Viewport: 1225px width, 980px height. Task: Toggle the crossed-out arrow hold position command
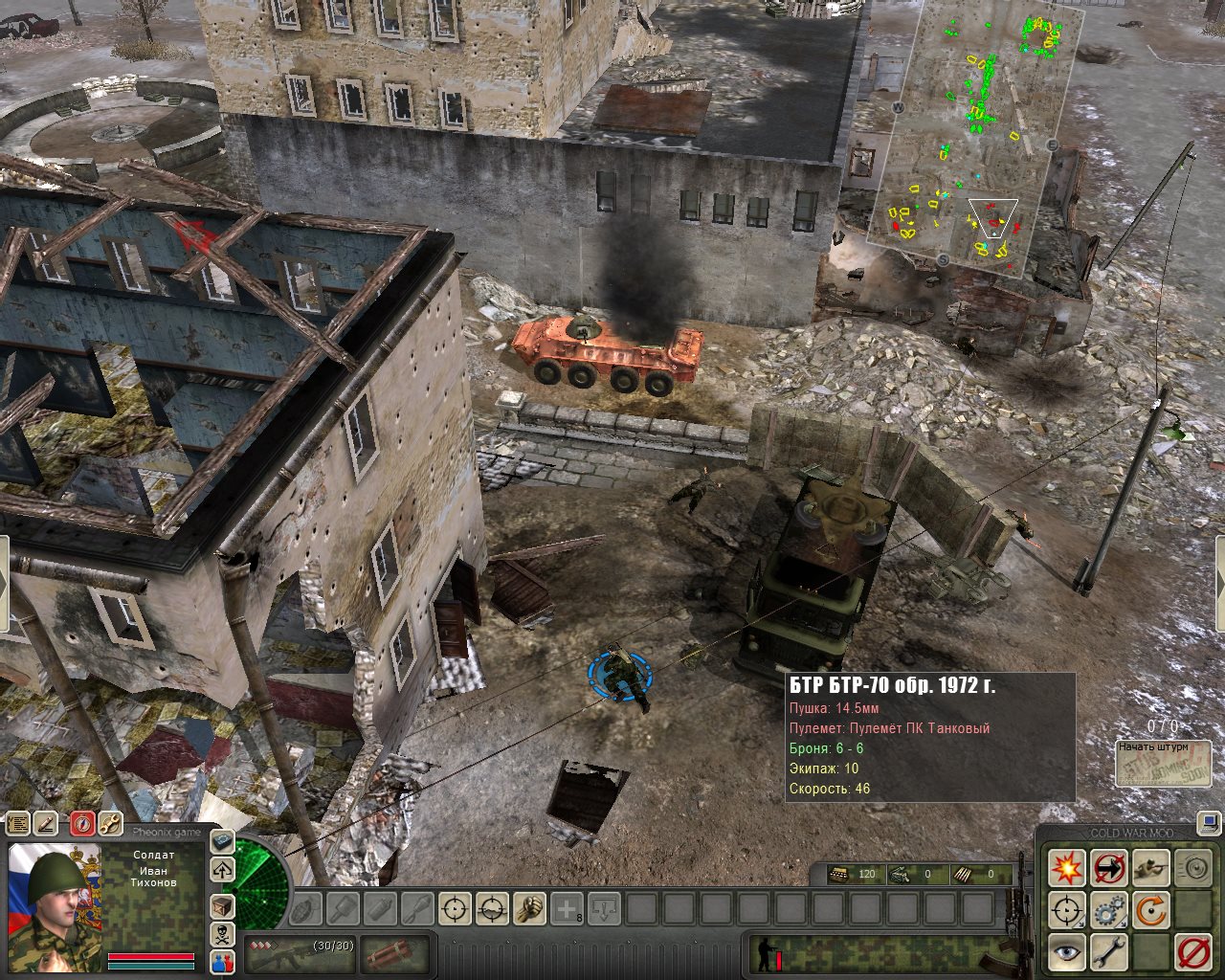[1108, 867]
